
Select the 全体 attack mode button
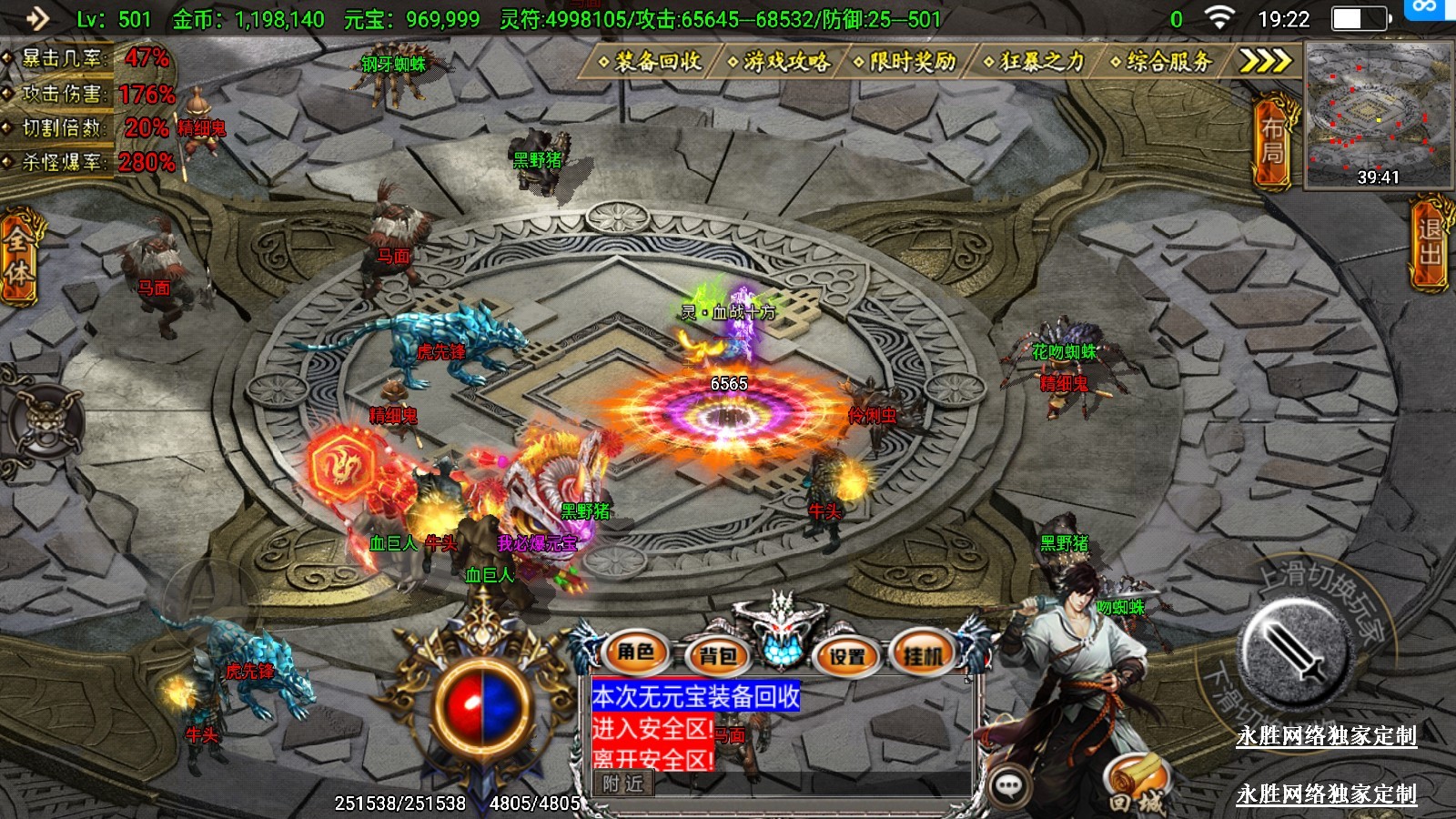[x=18, y=257]
